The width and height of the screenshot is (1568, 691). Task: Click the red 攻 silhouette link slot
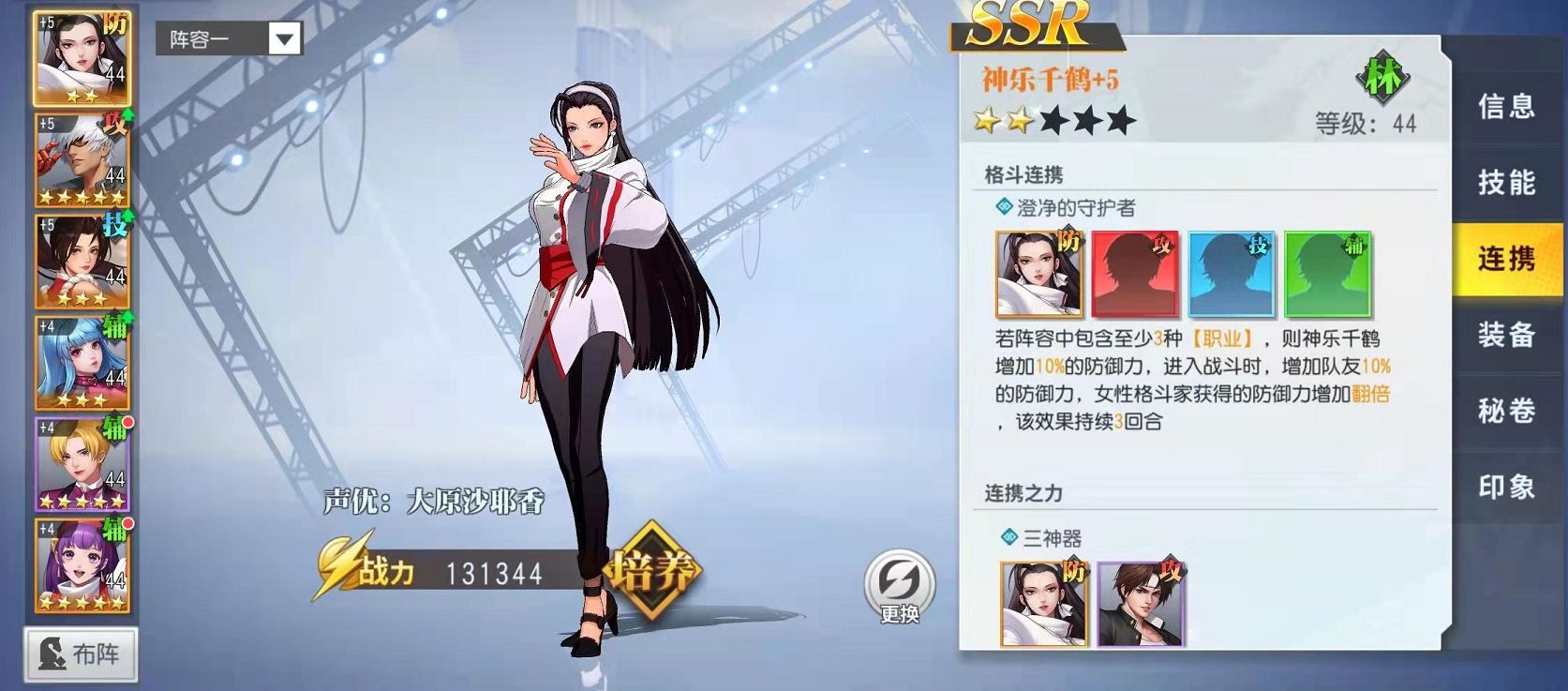tap(1135, 274)
